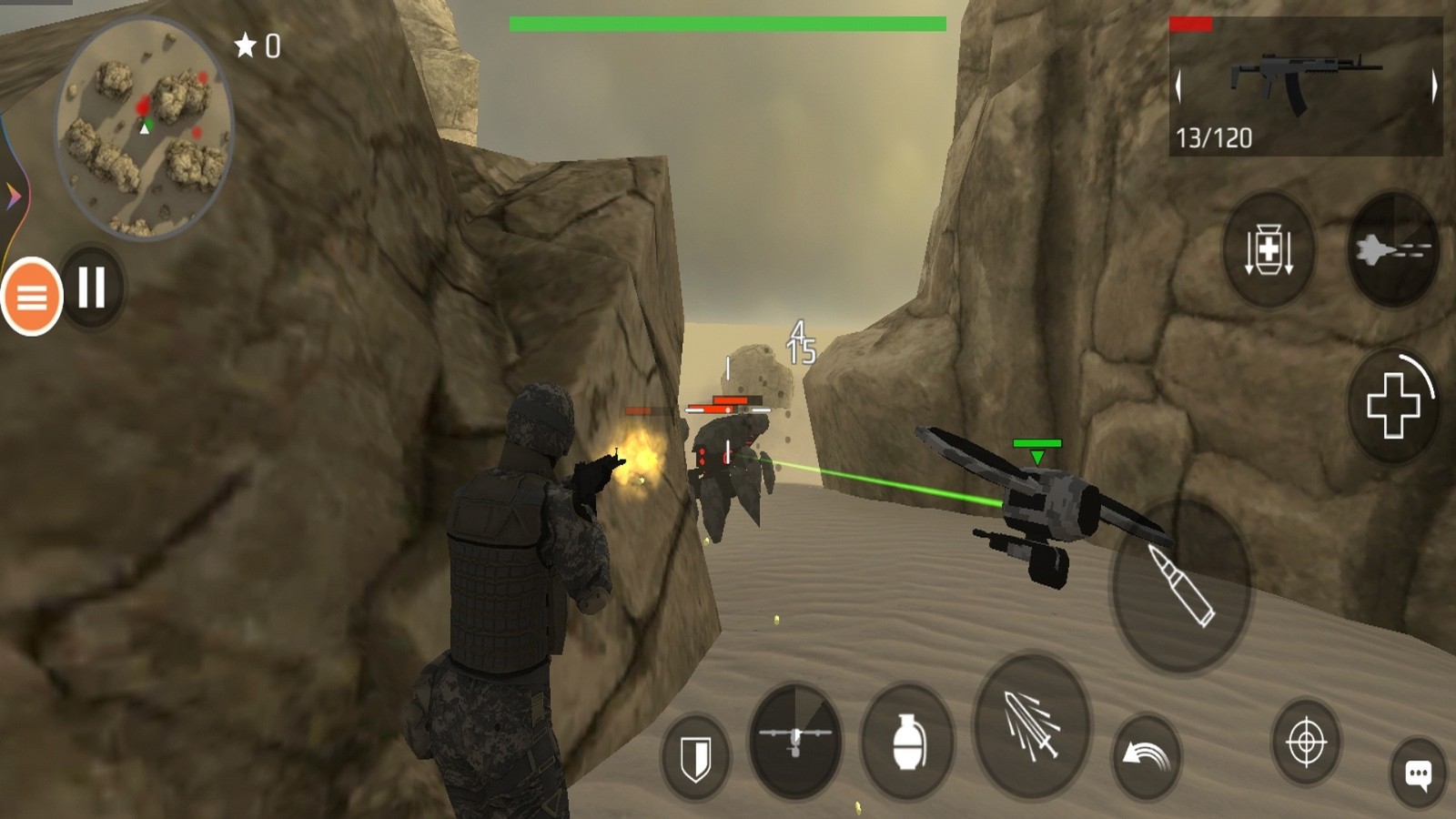Screen dimensions: 1456x819
Task: Call in the jet airstrike
Action: tap(1392, 249)
